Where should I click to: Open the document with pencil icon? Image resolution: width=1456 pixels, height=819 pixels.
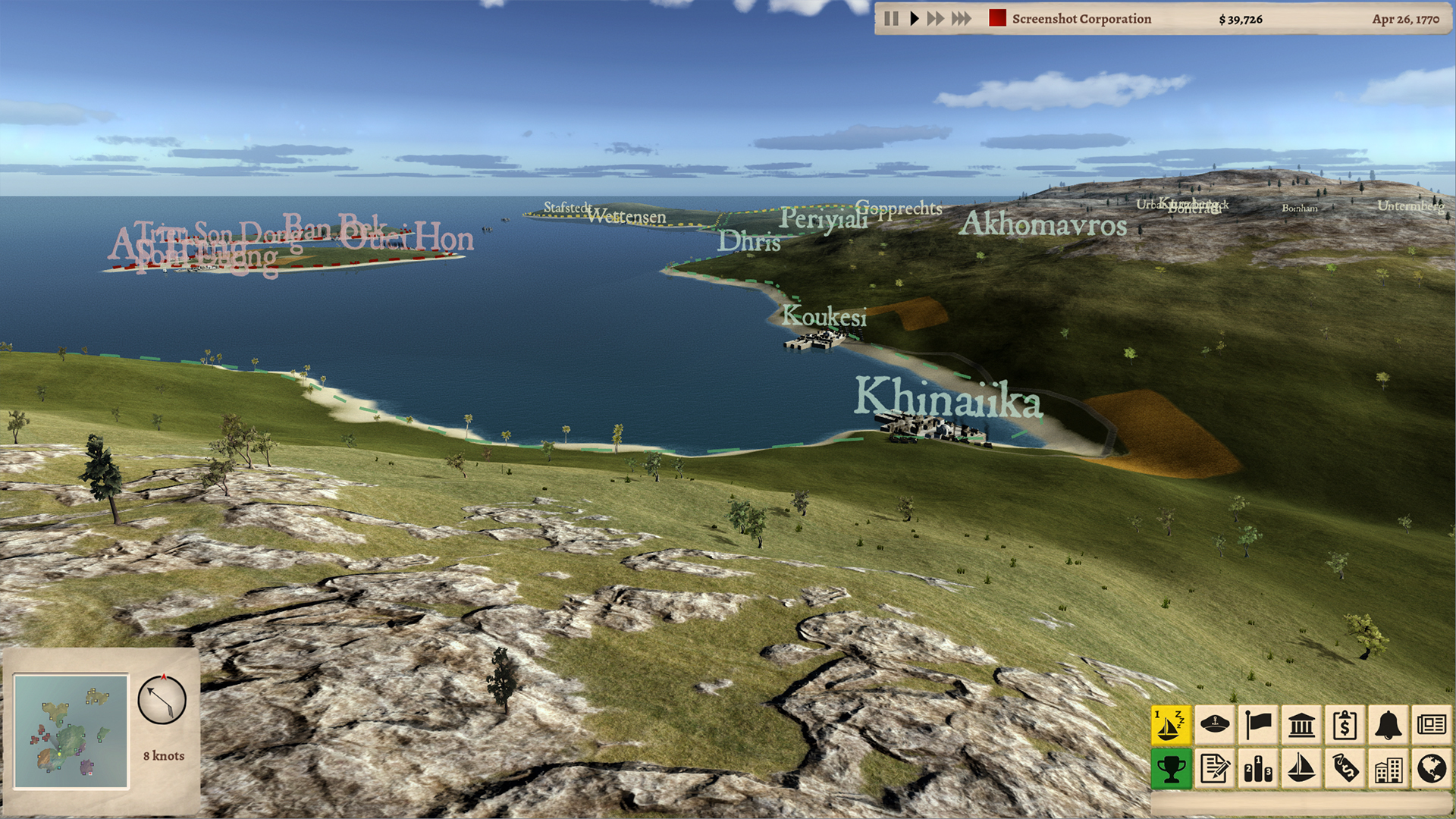pyautogui.click(x=1214, y=769)
